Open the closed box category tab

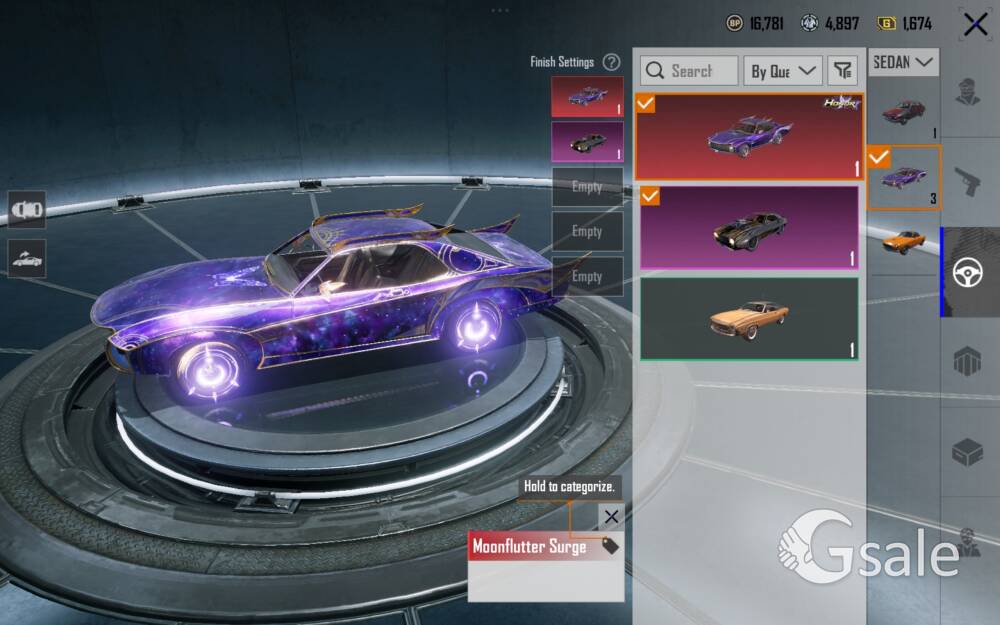tap(968, 451)
